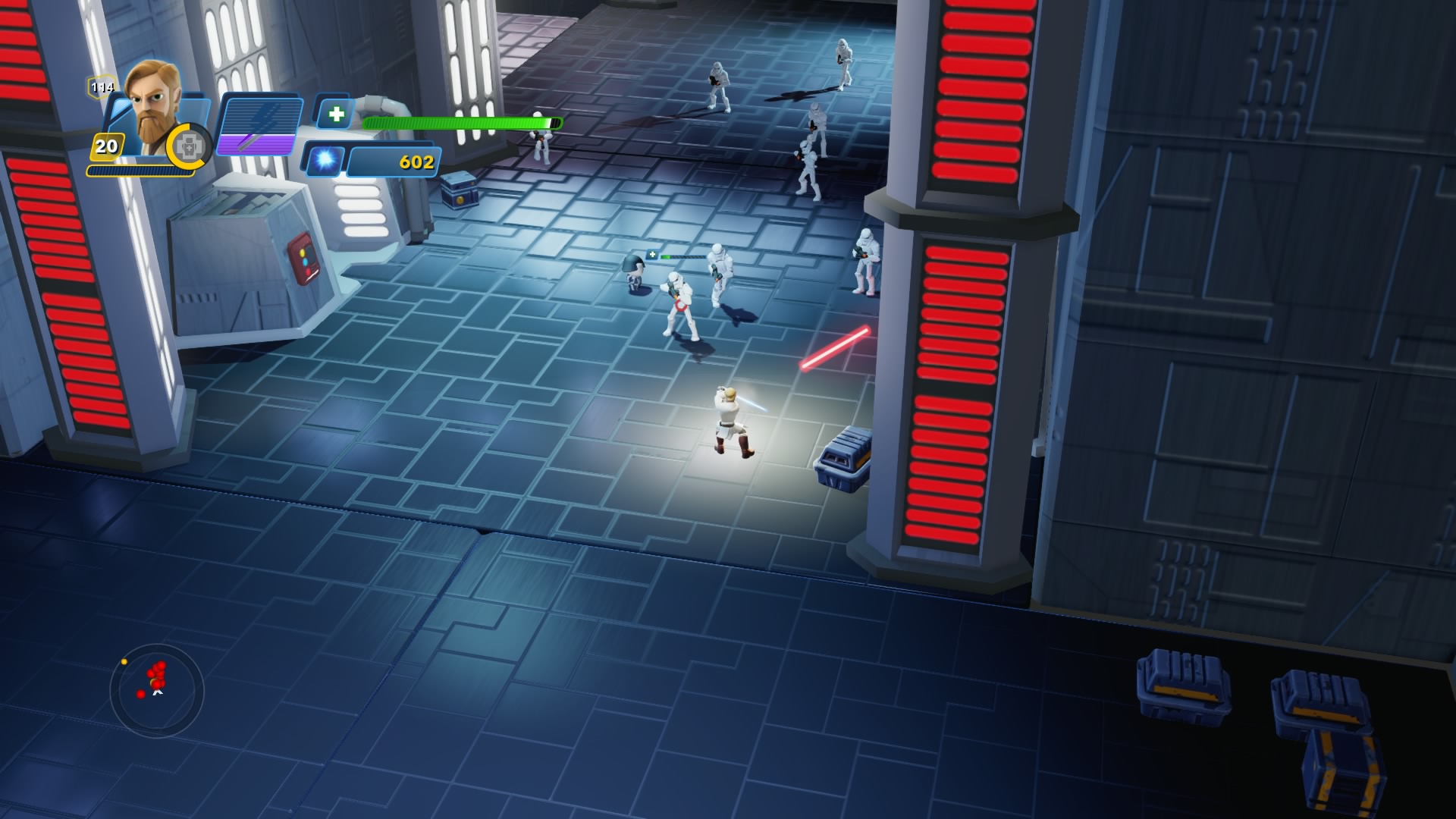Click the blue spark currency icon
This screenshot has height=819, width=1456.
point(325,160)
